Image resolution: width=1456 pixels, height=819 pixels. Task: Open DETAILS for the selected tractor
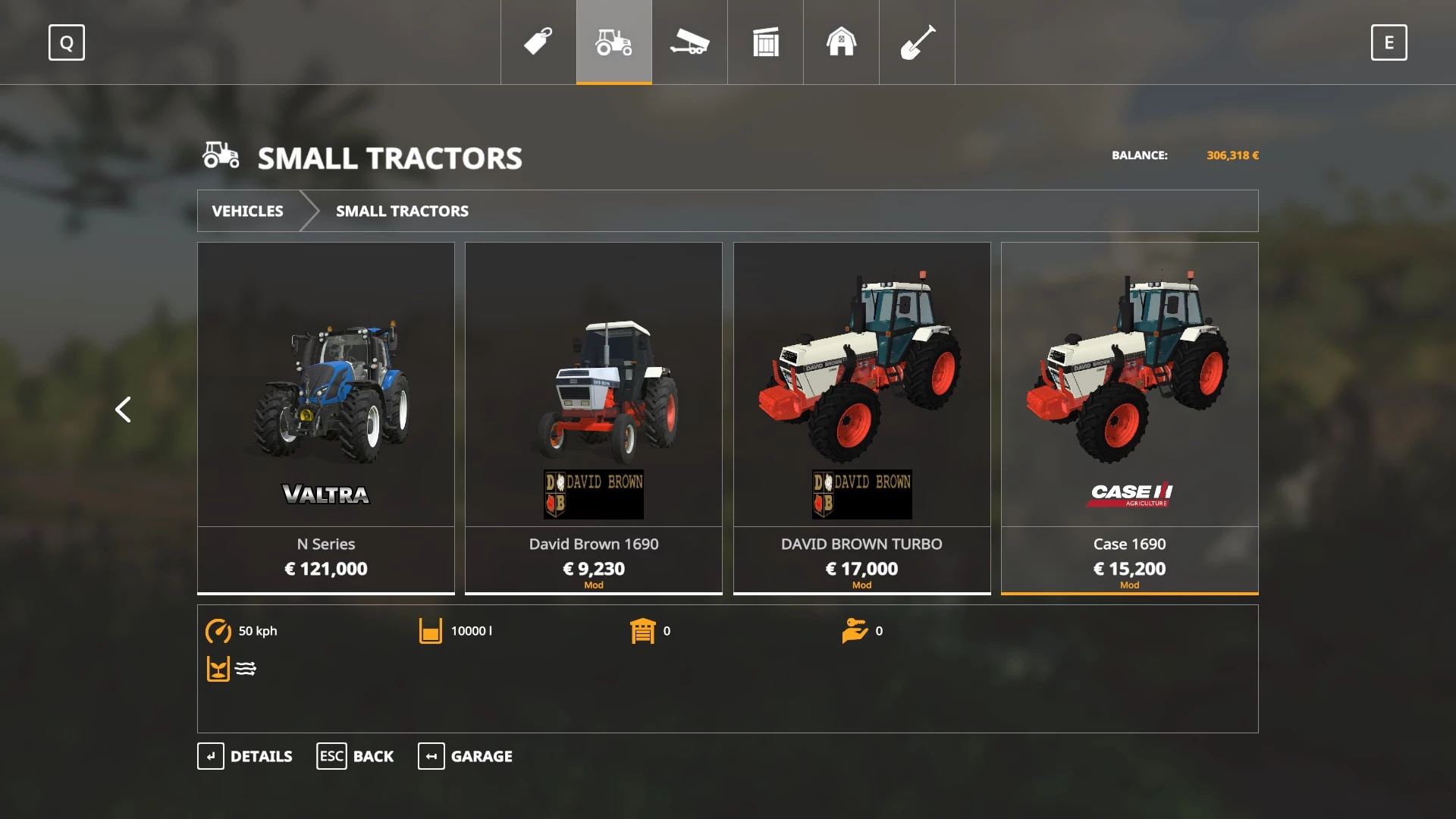point(245,756)
